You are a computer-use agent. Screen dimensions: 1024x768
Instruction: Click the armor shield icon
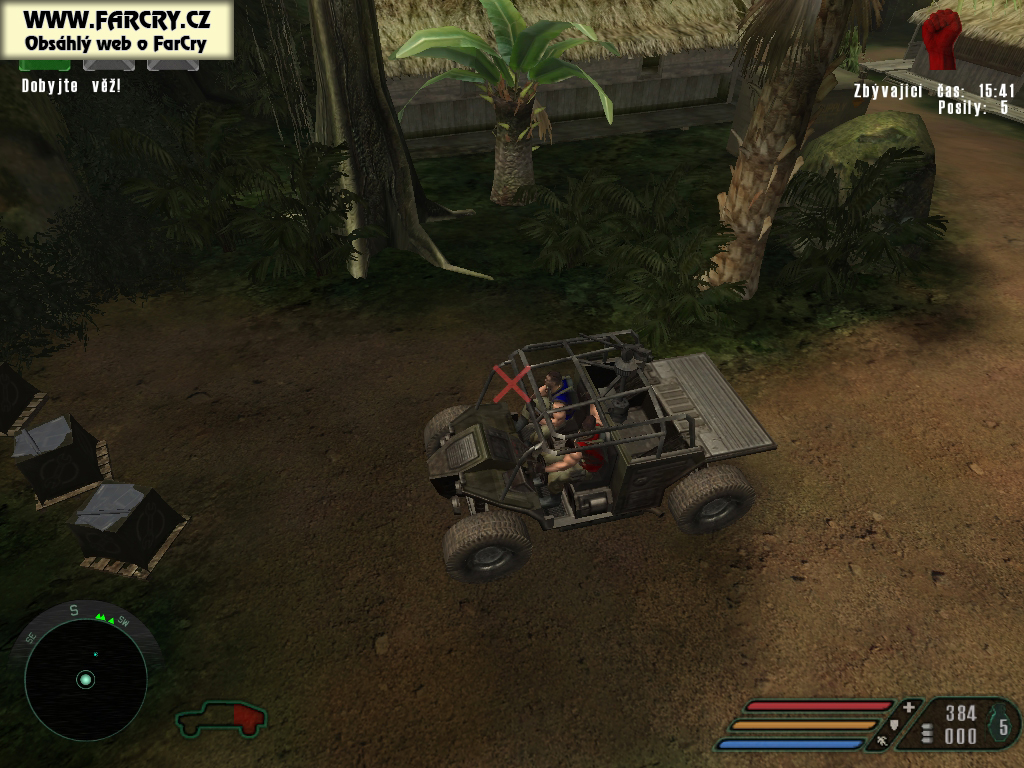pyautogui.click(x=894, y=724)
